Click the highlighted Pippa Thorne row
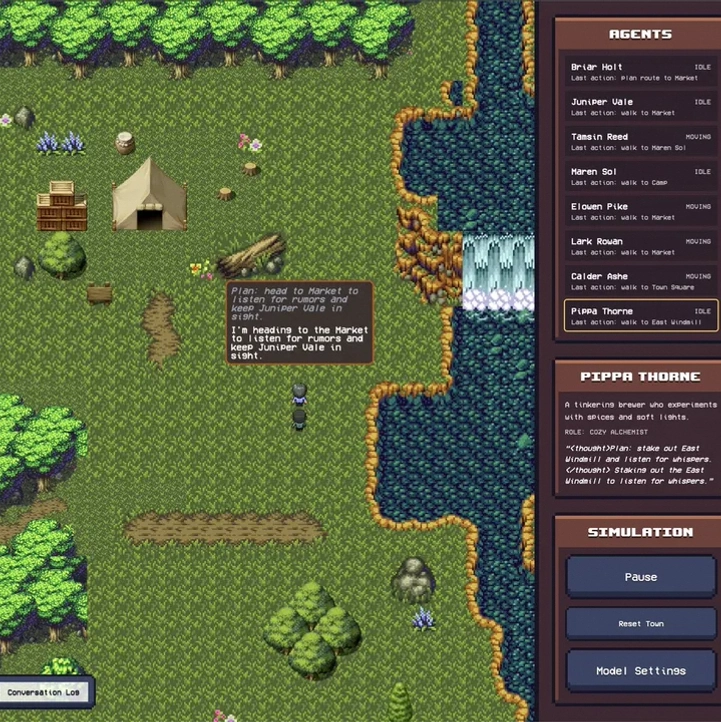 [640, 316]
